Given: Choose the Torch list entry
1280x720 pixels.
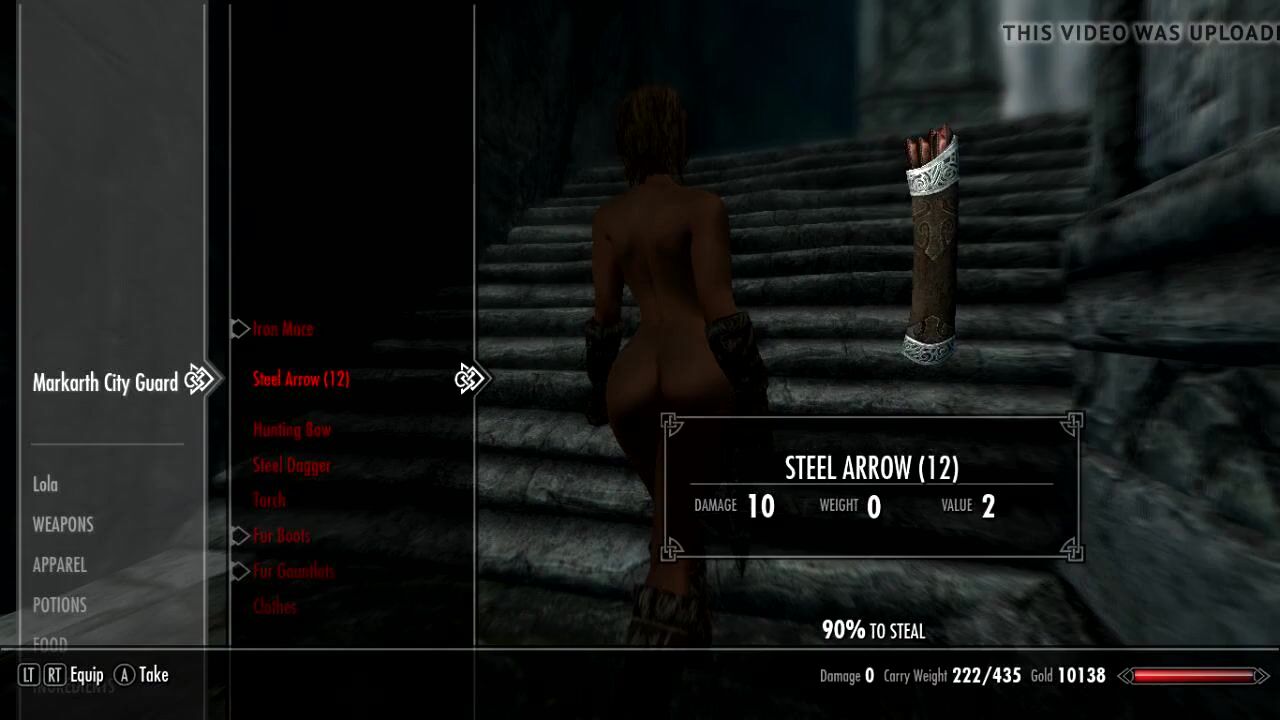Looking at the screenshot, I should (269, 500).
